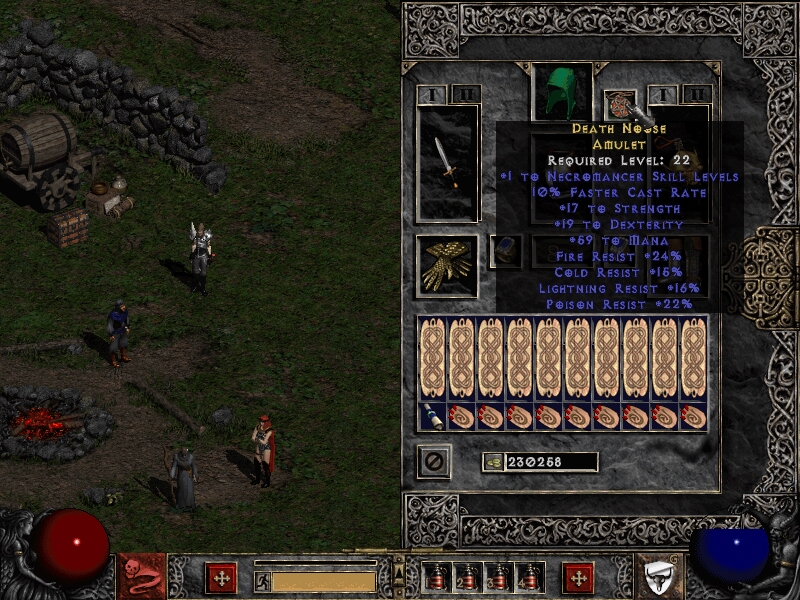Select the green helm equipment slot
The width and height of the screenshot is (800, 600).
(561, 92)
